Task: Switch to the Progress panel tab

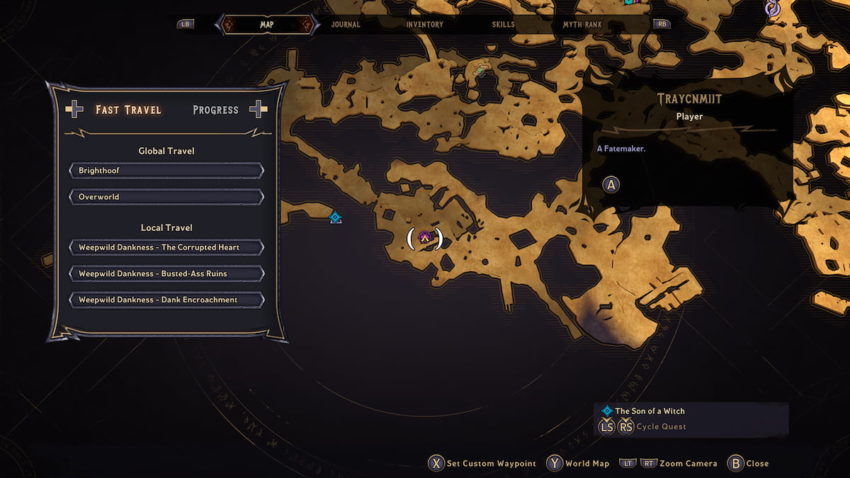Action: [215, 110]
